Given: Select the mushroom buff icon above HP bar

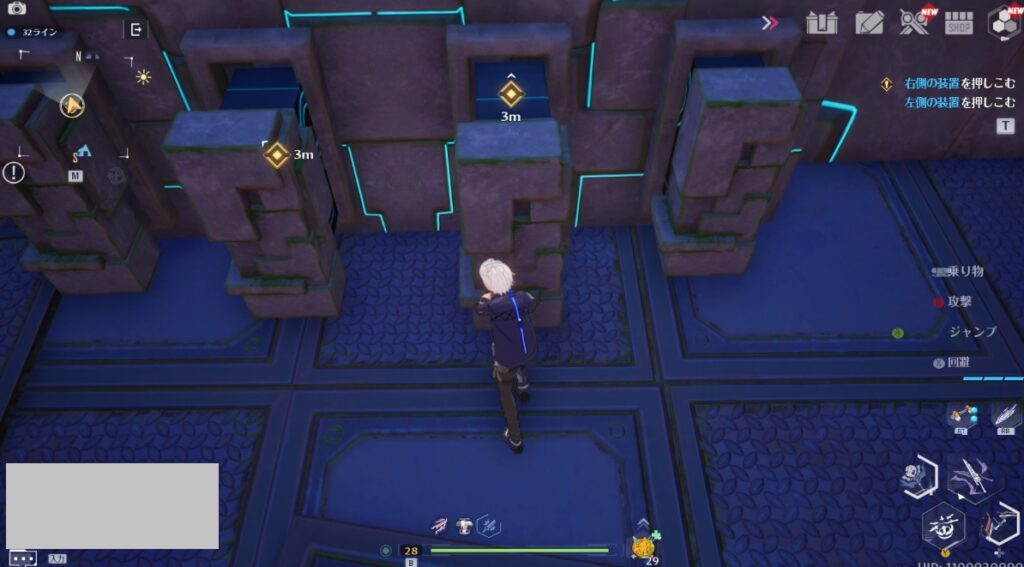Looking at the screenshot, I should (465, 524).
